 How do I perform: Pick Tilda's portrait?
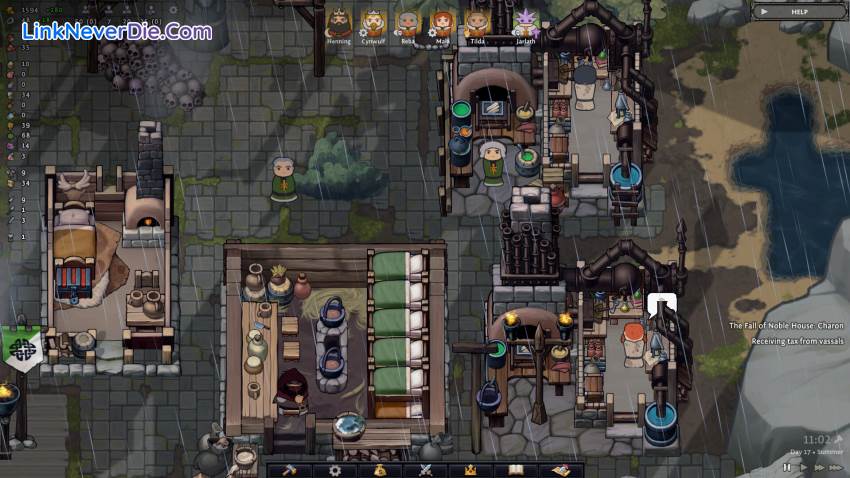pyautogui.click(x=476, y=22)
